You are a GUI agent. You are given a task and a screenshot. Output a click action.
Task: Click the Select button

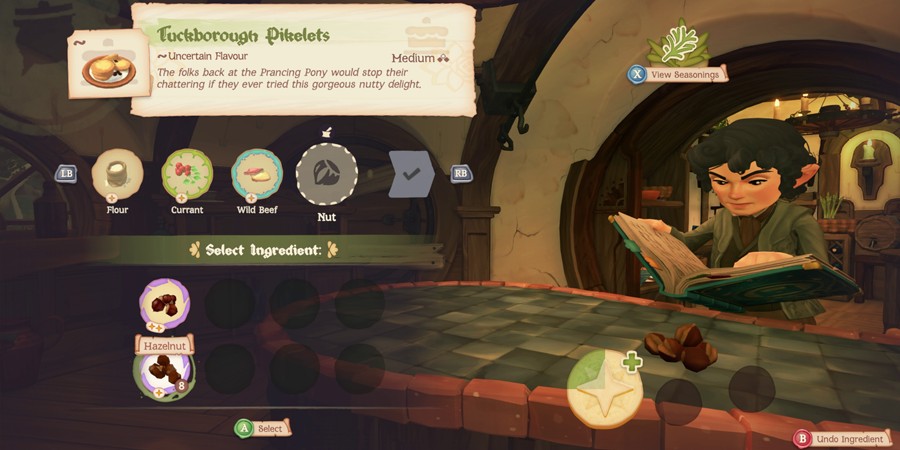click(261, 428)
